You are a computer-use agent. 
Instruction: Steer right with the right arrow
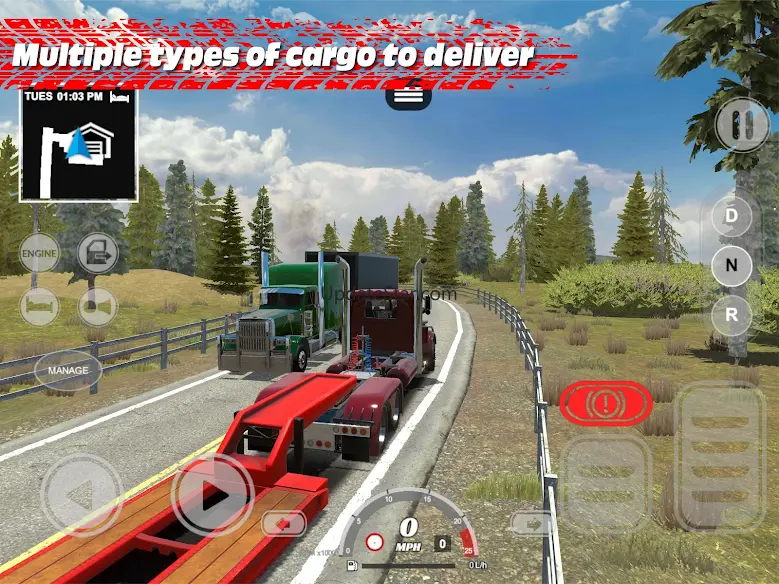click(212, 495)
